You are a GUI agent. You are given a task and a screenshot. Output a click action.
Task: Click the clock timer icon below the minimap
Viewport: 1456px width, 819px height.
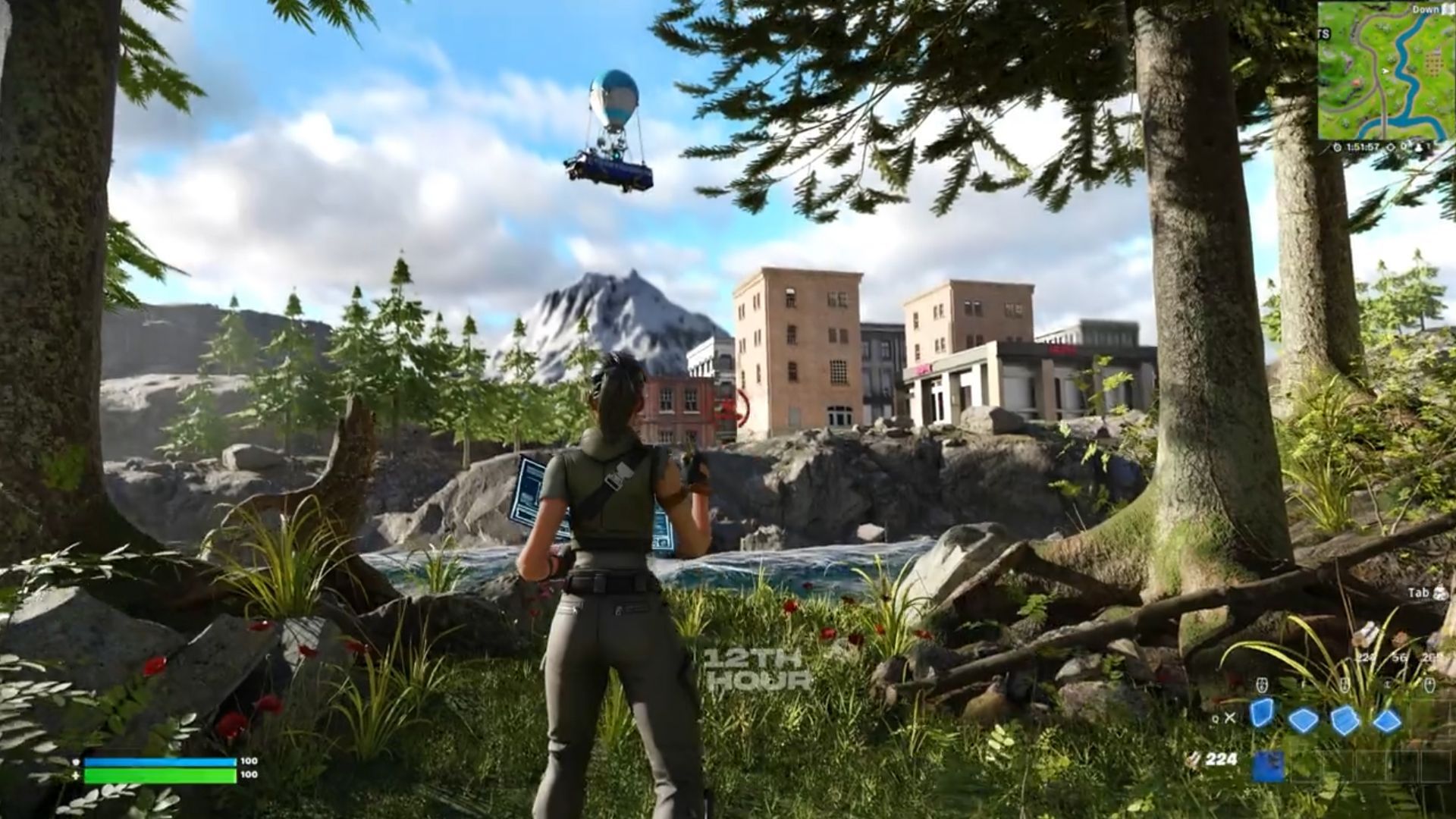pos(1337,147)
